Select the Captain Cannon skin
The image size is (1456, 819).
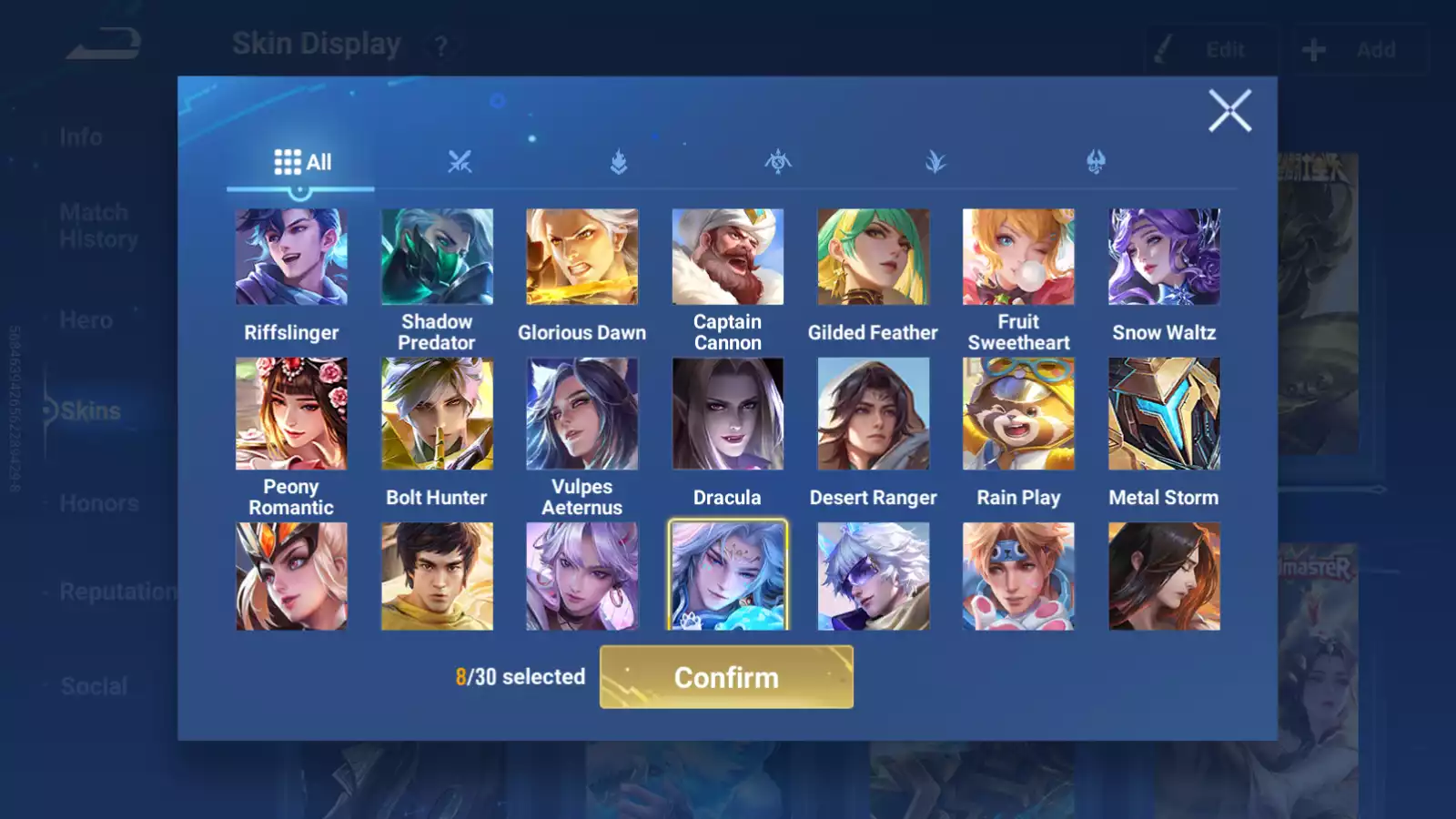click(x=727, y=258)
